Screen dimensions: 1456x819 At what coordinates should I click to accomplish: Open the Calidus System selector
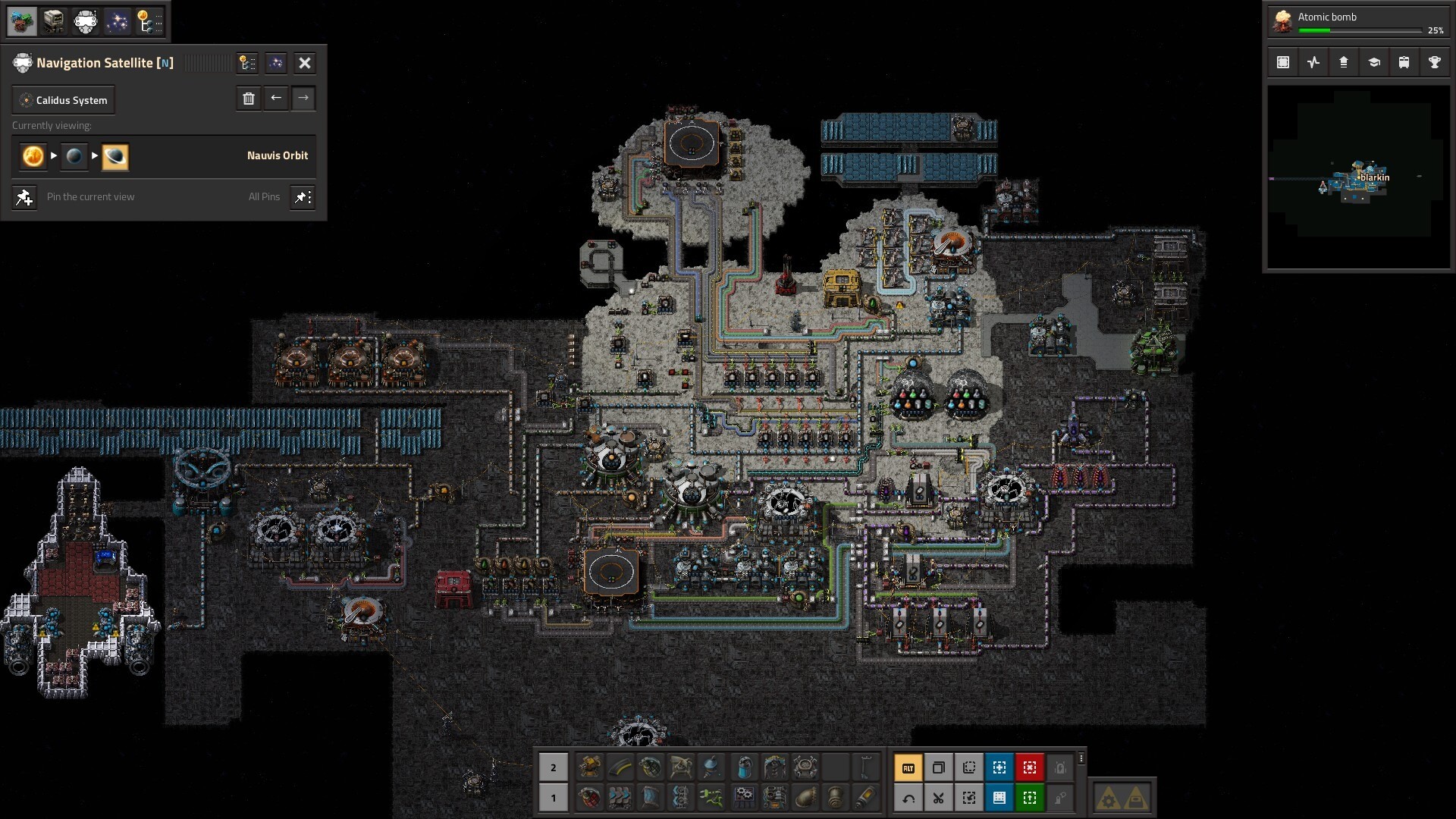[x=64, y=100]
